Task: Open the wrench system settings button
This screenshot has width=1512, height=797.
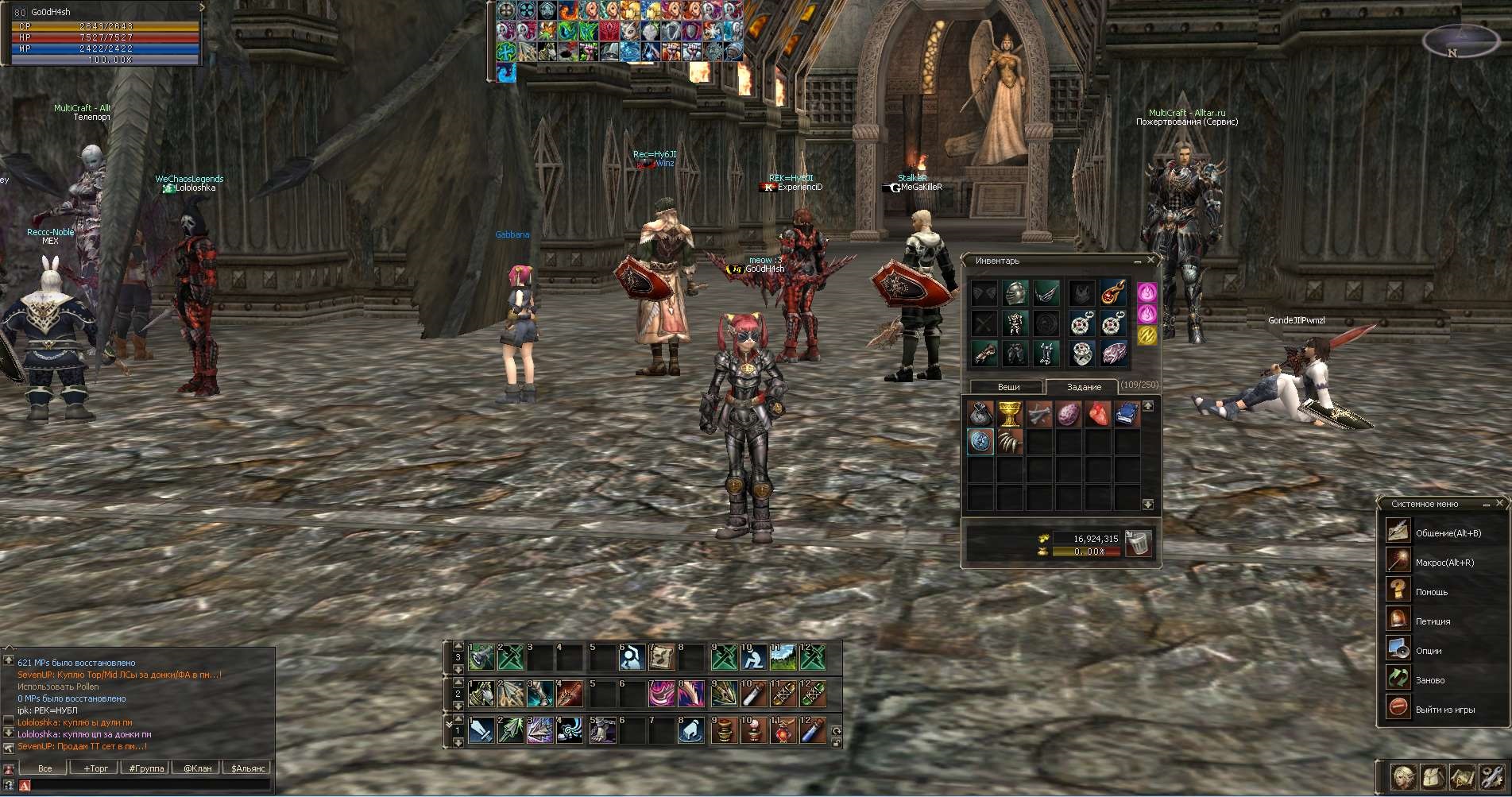Action: [x=1491, y=777]
